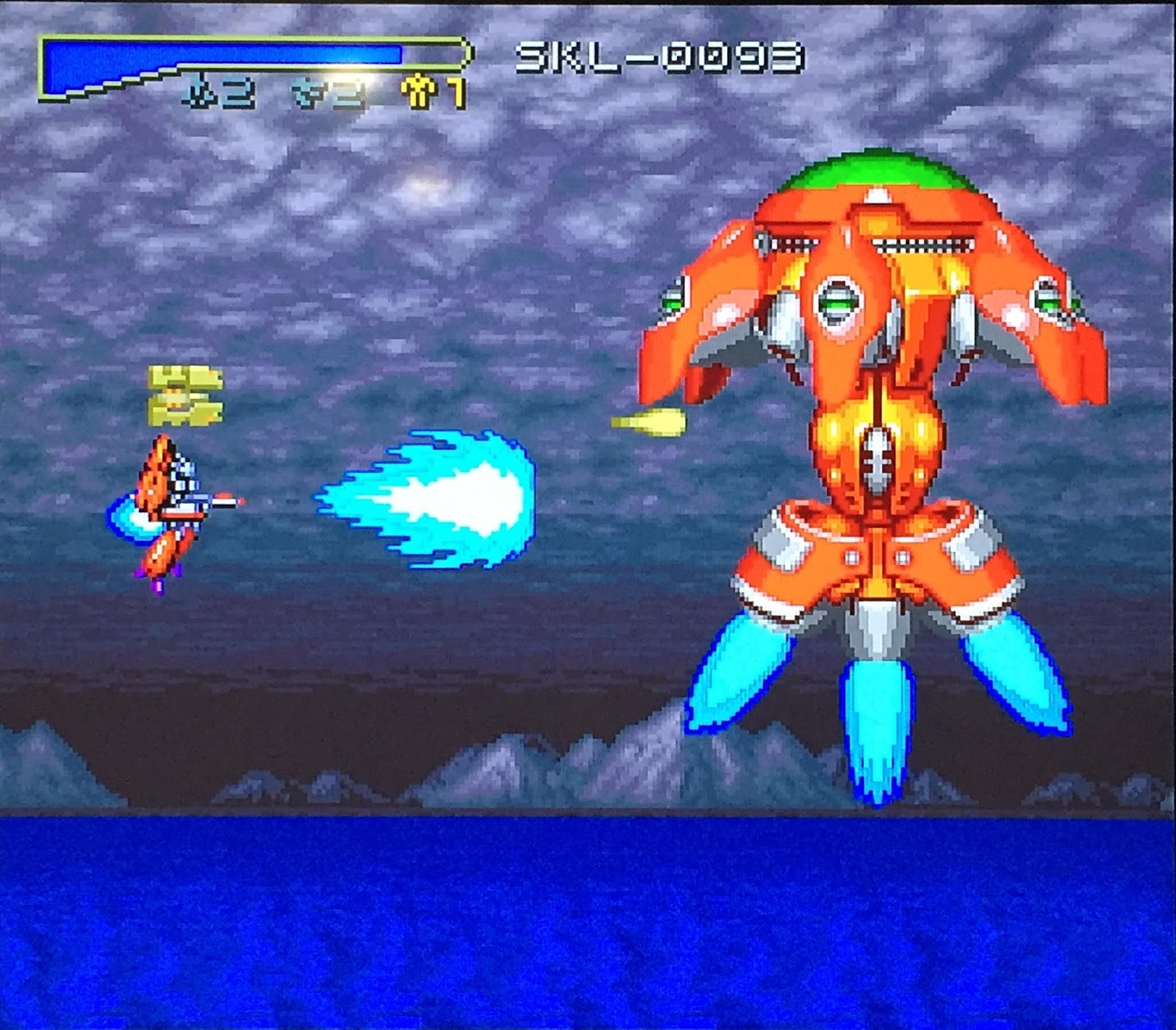This screenshot has width=1176, height=1030.
Task: Click the boss's center blue thruster flame
Action: (878, 727)
